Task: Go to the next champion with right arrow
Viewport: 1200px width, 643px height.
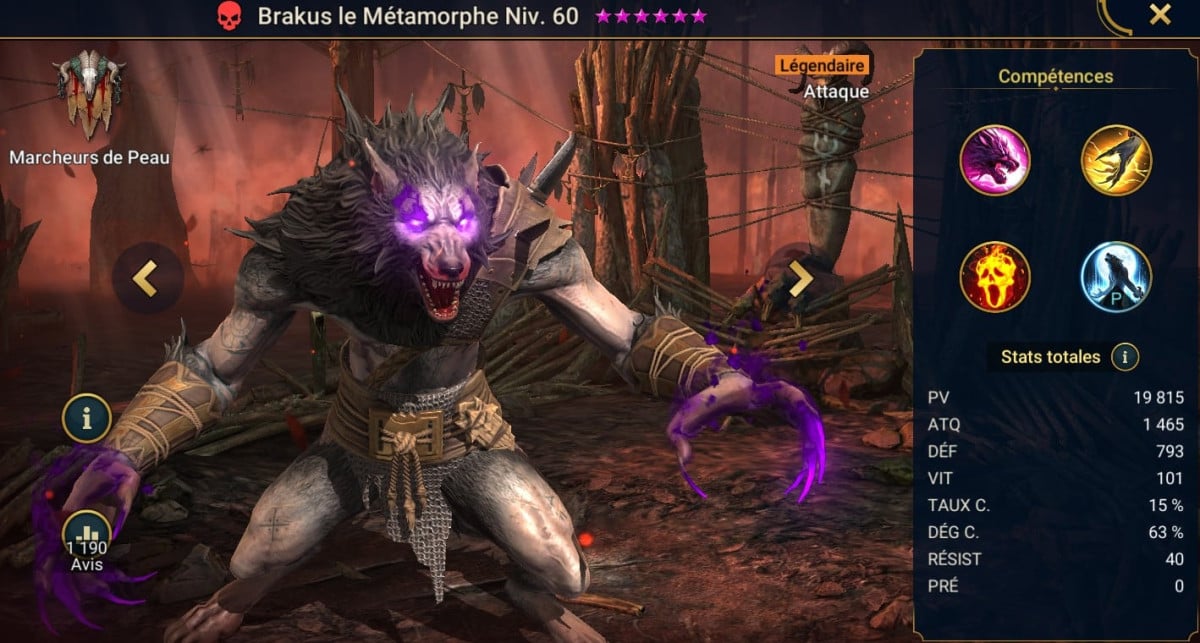Action: click(800, 279)
